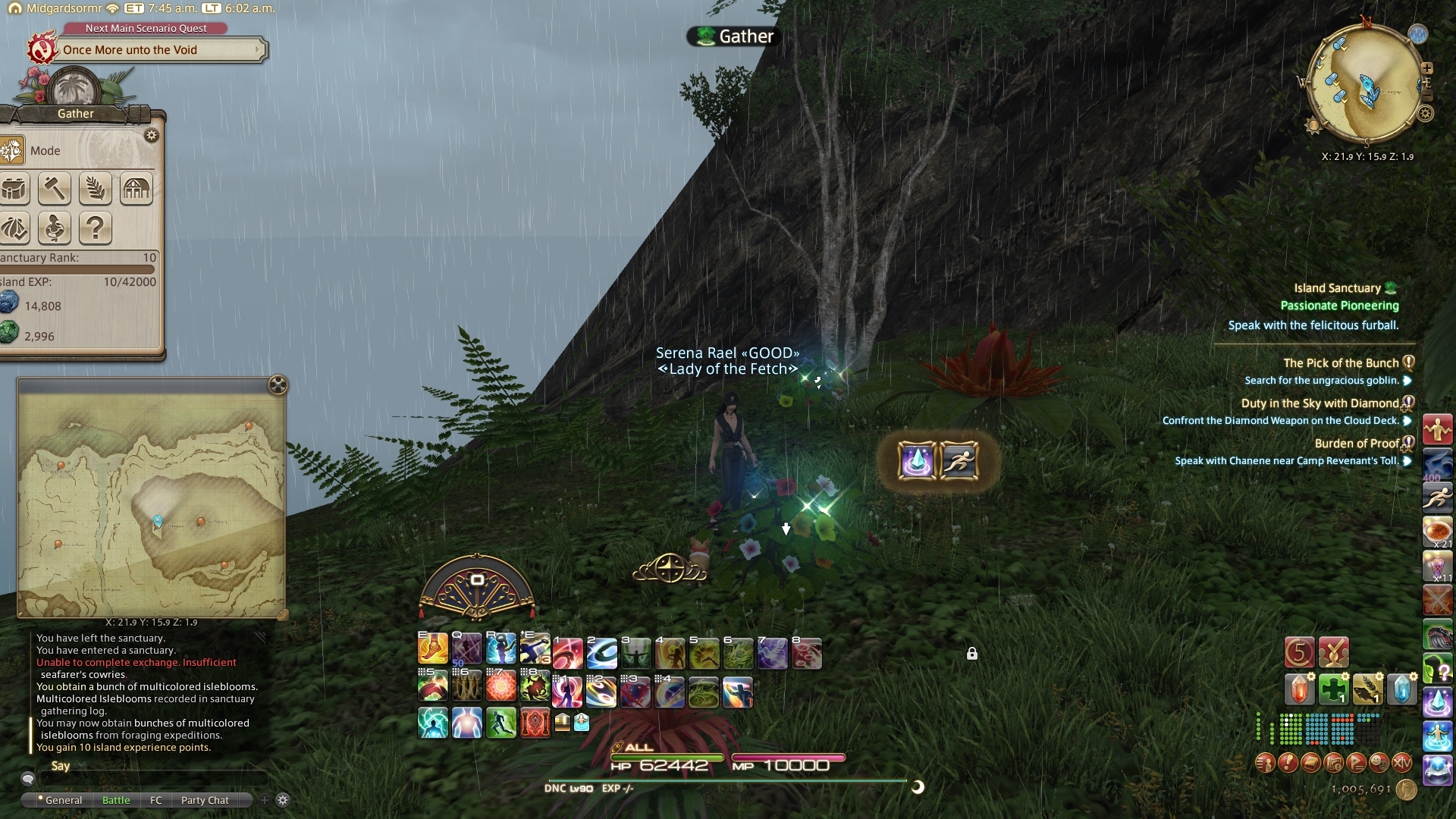The height and width of the screenshot is (819, 1456).
Task: Open the Islekeep's Index help button
Action: coord(95,227)
